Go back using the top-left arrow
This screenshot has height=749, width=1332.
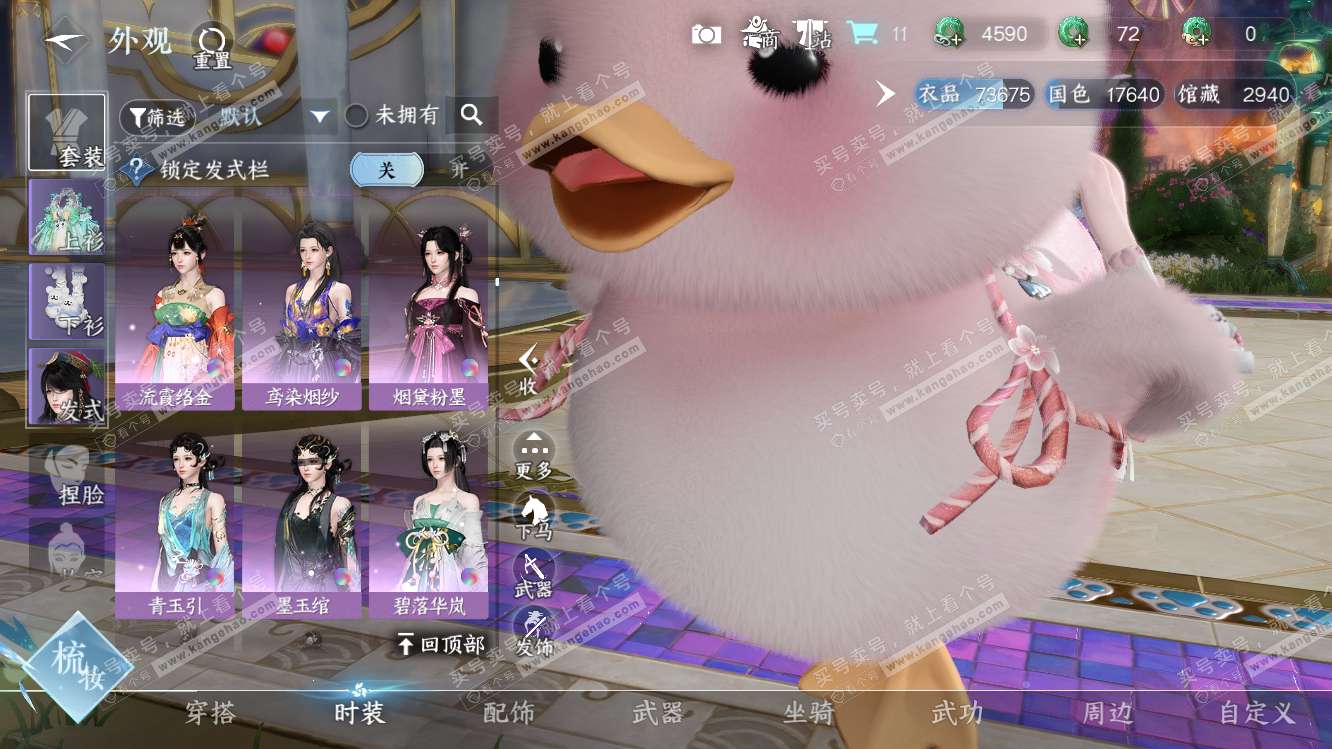(65, 40)
